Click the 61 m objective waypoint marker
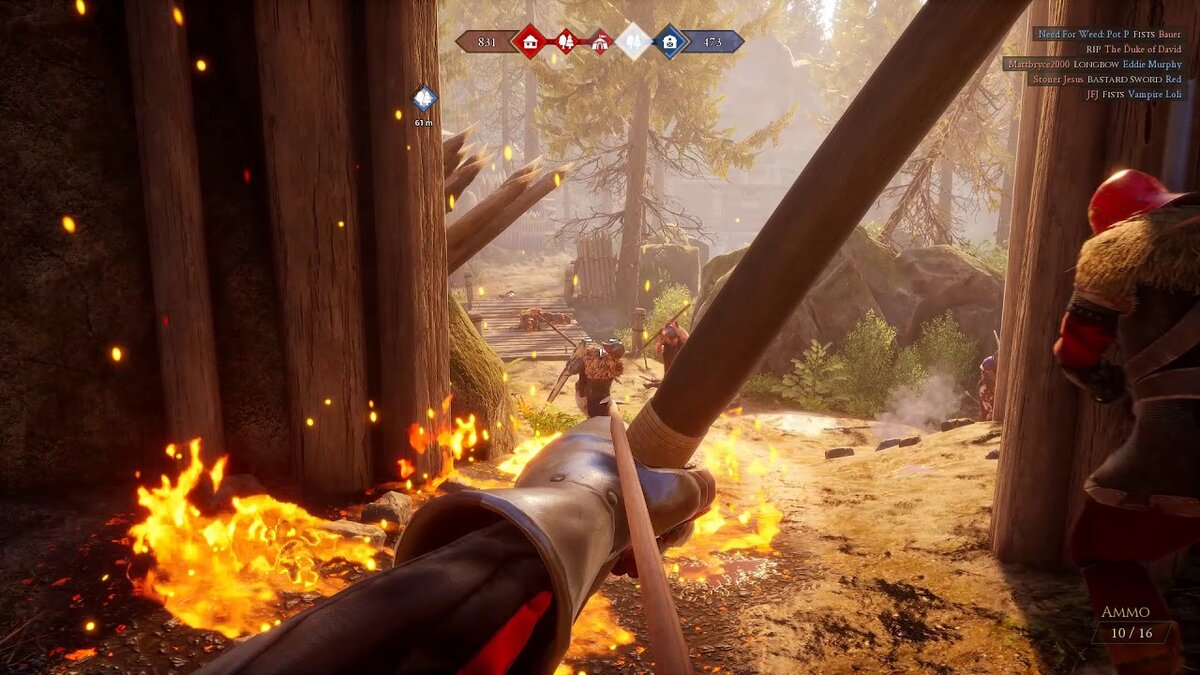The height and width of the screenshot is (675, 1200). point(424,98)
